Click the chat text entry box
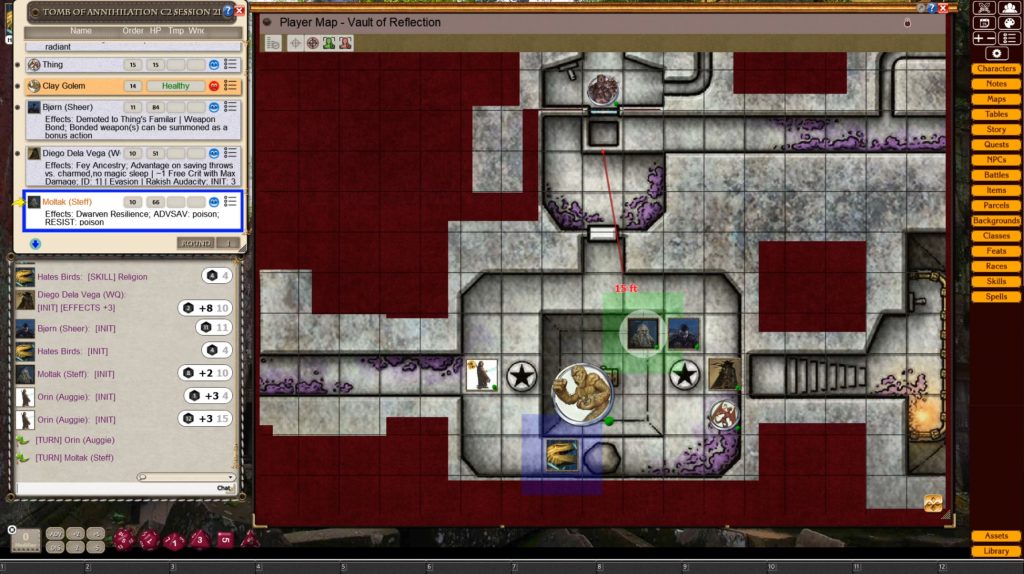This screenshot has height=574, width=1024. click(112, 488)
